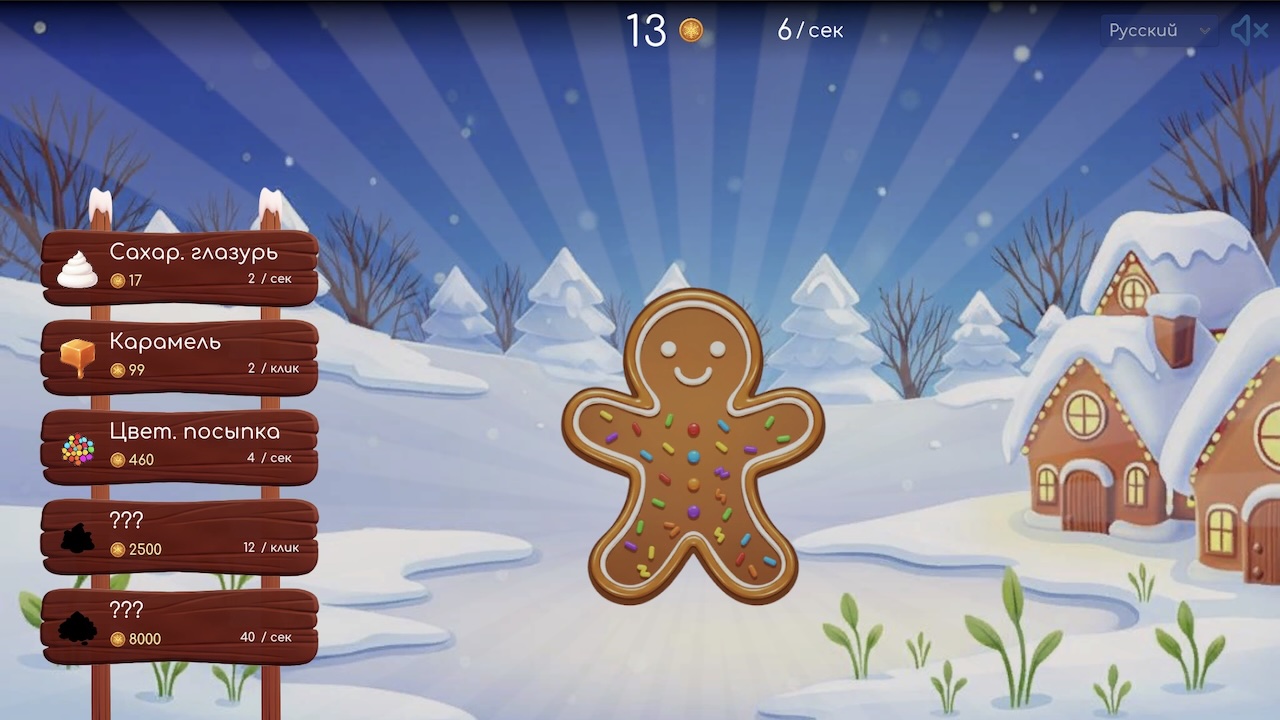The width and height of the screenshot is (1280, 720).
Task: Click the chevron arrow beside Русский
Action: click(x=1203, y=31)
